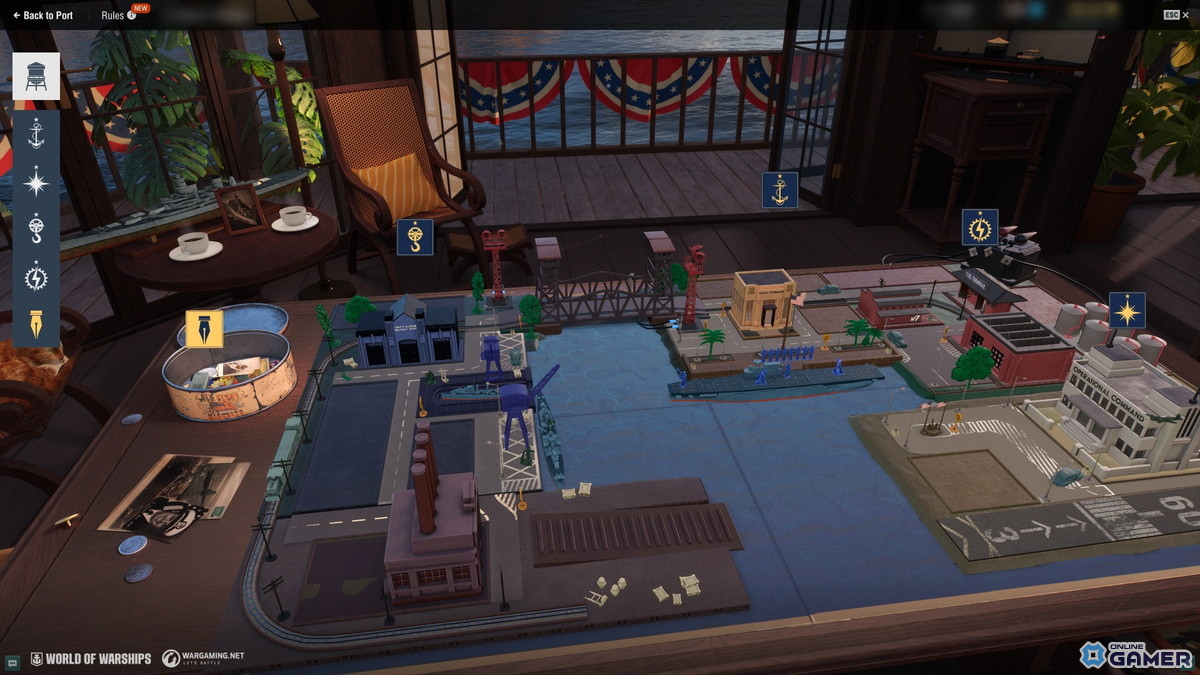Select the sidebar fountain pen tab
This screenshot has width=1200, height=675.
[x=36, y=323]
